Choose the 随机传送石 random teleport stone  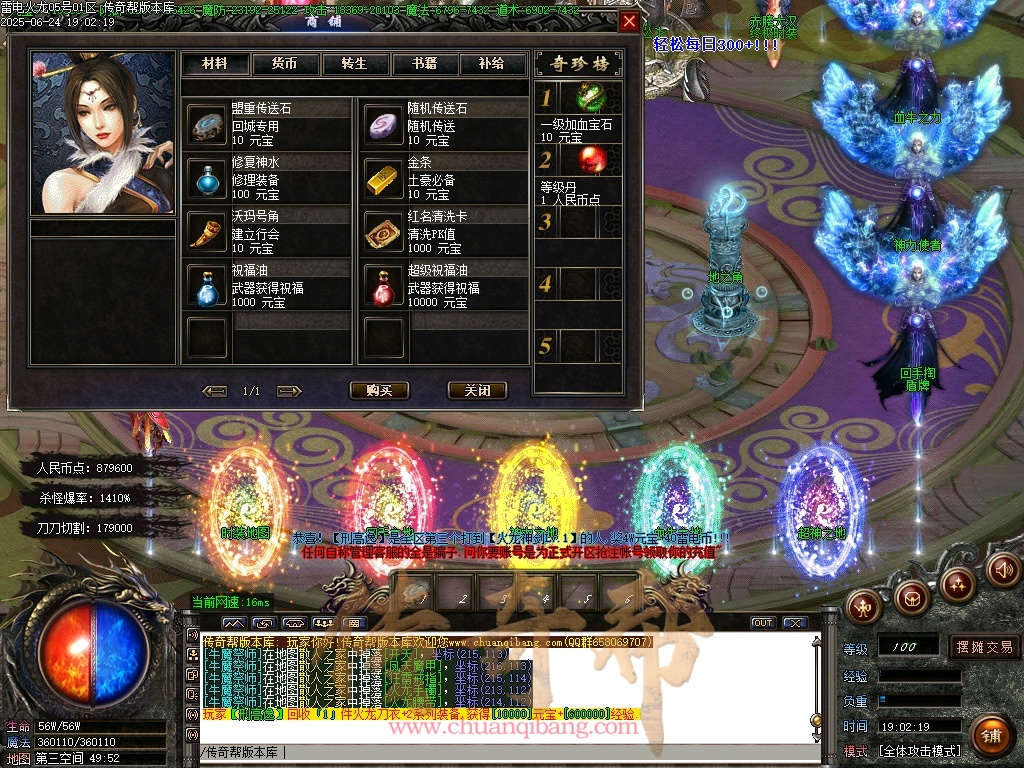click(384, 124)
